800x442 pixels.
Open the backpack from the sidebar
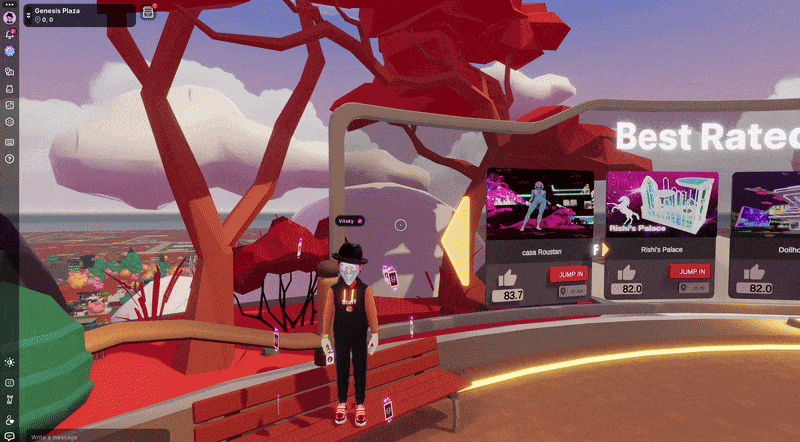pyautogui.click(x=9, y=88)
